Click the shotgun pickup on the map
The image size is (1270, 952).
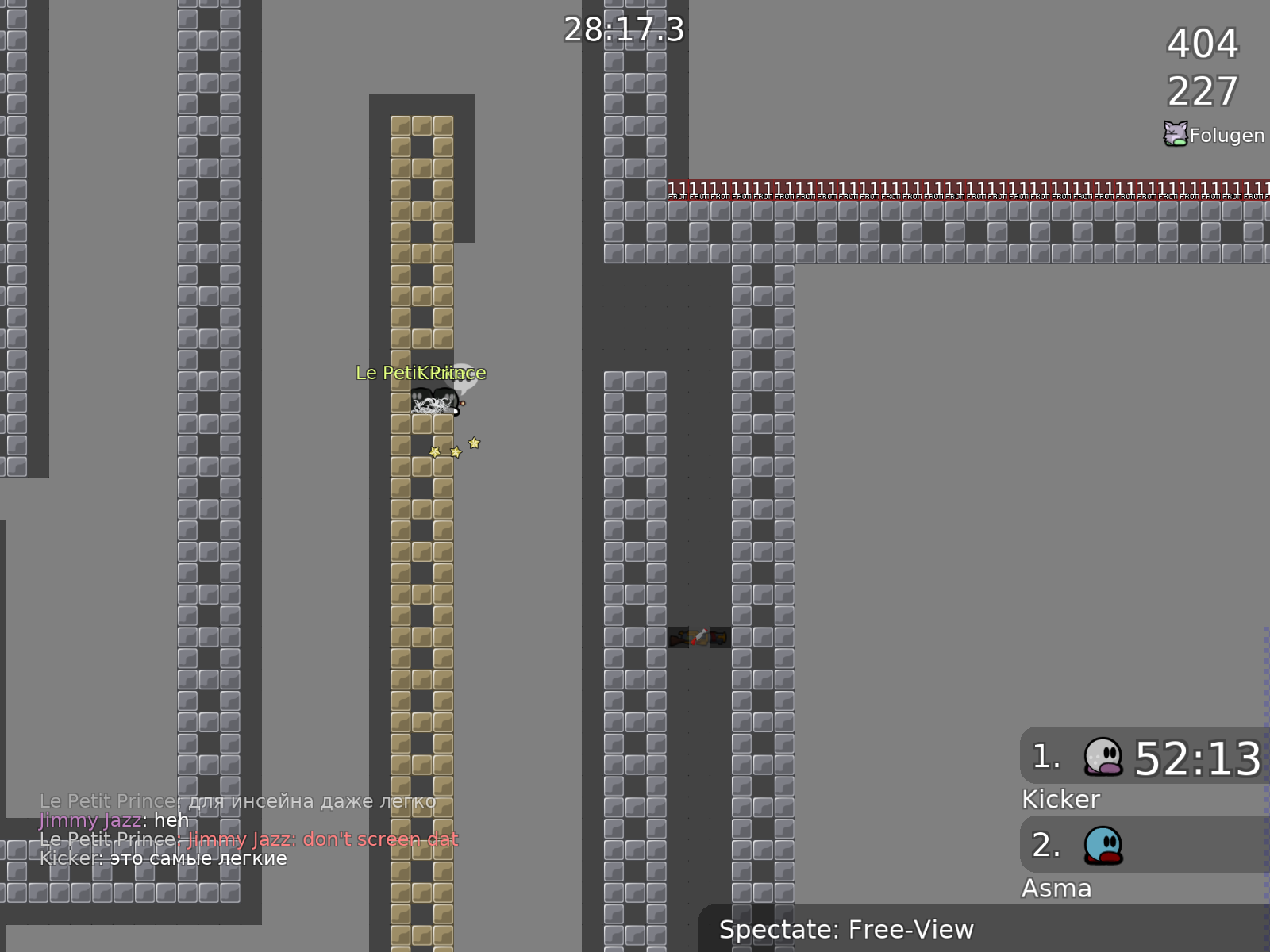click(678, 638)
